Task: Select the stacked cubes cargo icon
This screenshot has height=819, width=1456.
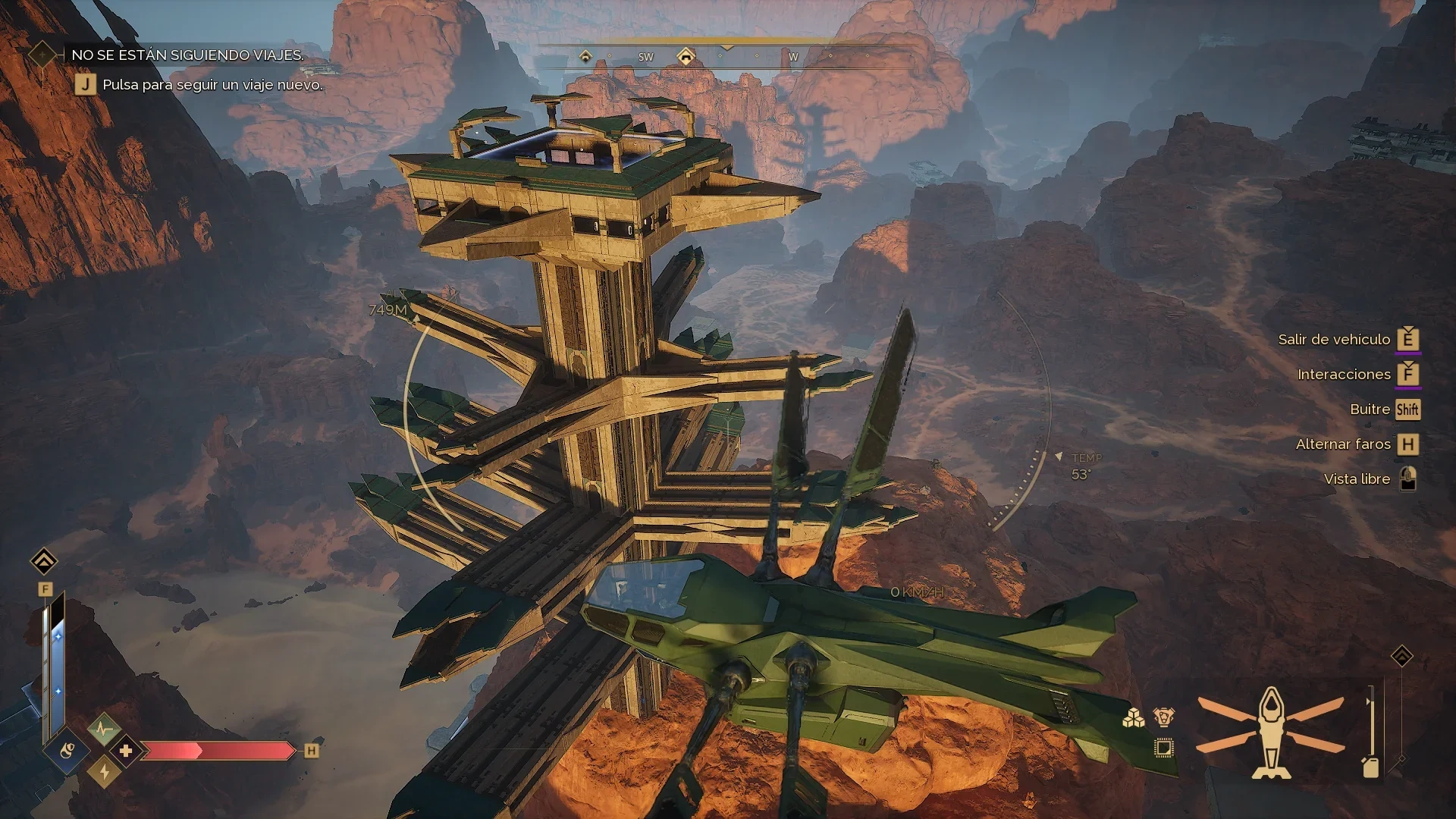Action: click(x=1134, y=717)
